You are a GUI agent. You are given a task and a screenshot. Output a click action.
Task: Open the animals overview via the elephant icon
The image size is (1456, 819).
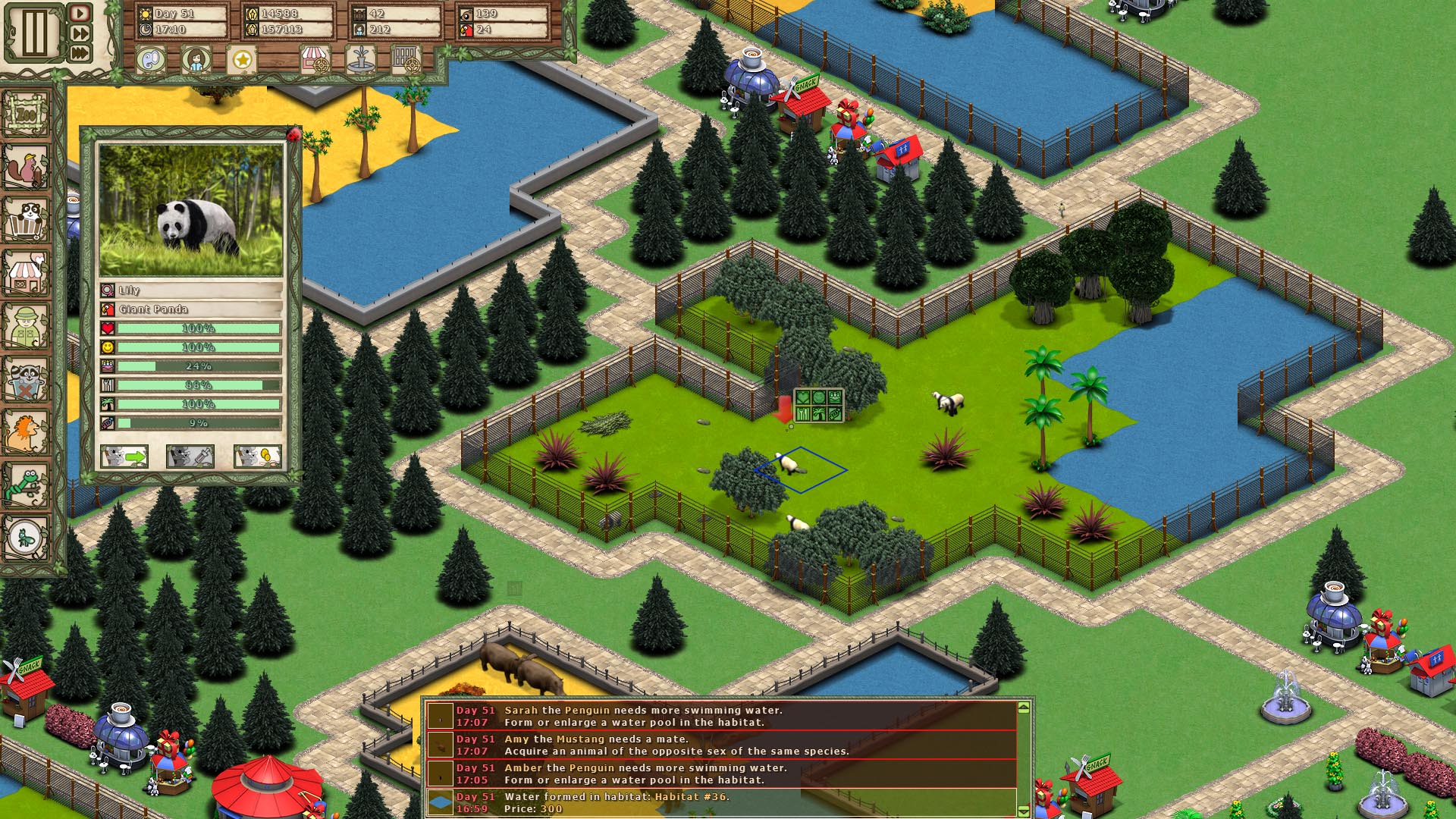pyautogui.click(x=150, y=59)
